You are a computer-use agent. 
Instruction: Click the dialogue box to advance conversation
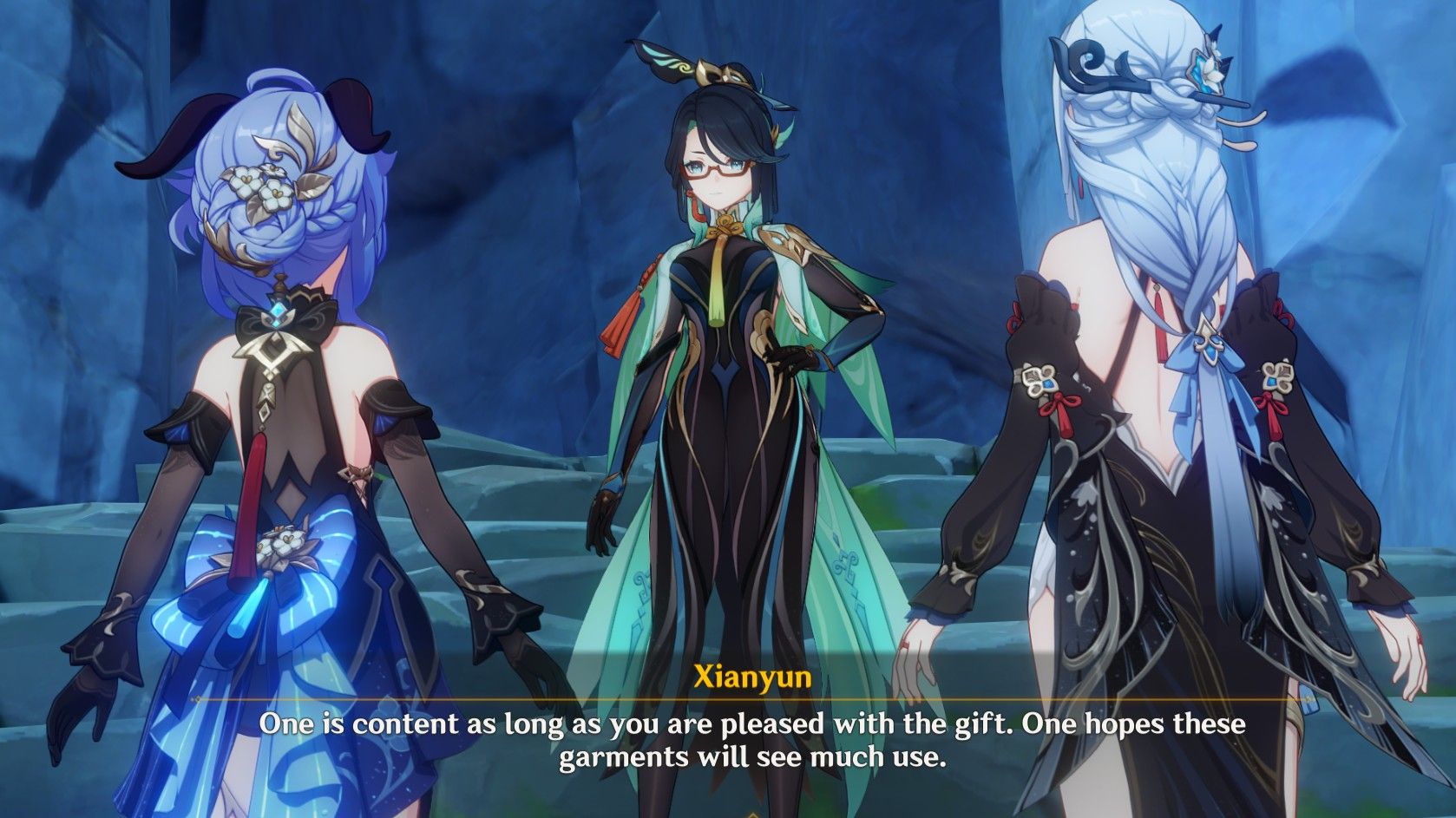pos(728,742)
